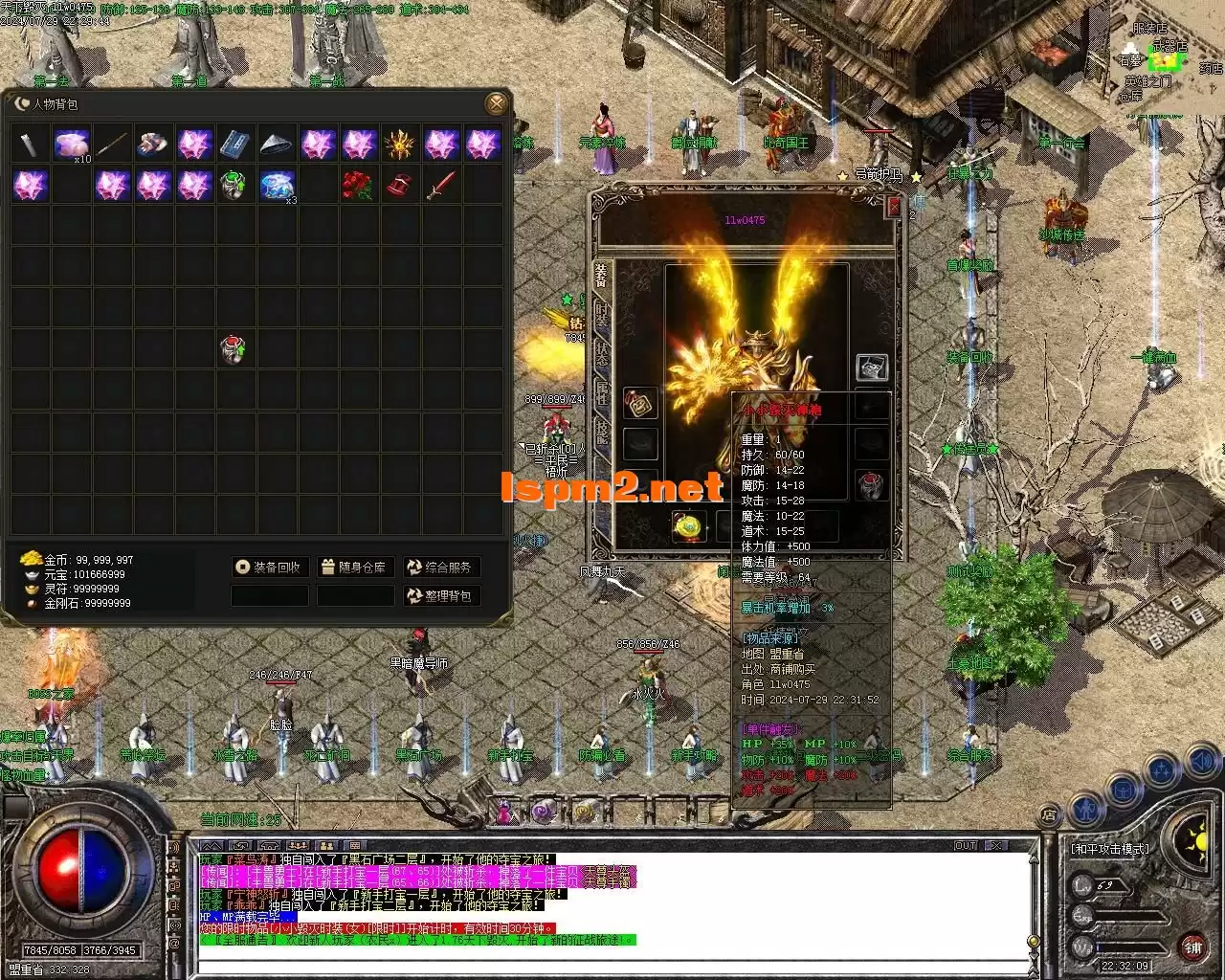Click the 装备回收 equipment recycle button
Screen dimensions: 1225x980
click(270, 568)
